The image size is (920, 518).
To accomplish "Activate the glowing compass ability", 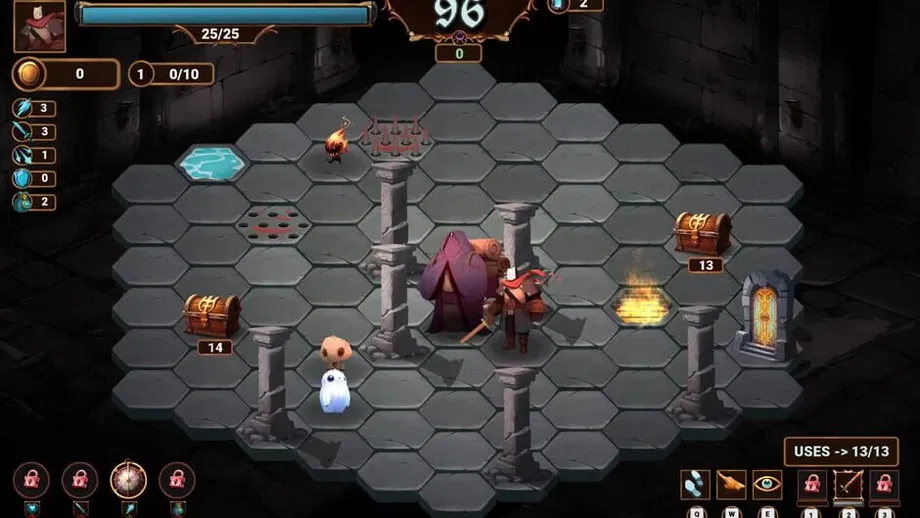I will coord(129,480).
